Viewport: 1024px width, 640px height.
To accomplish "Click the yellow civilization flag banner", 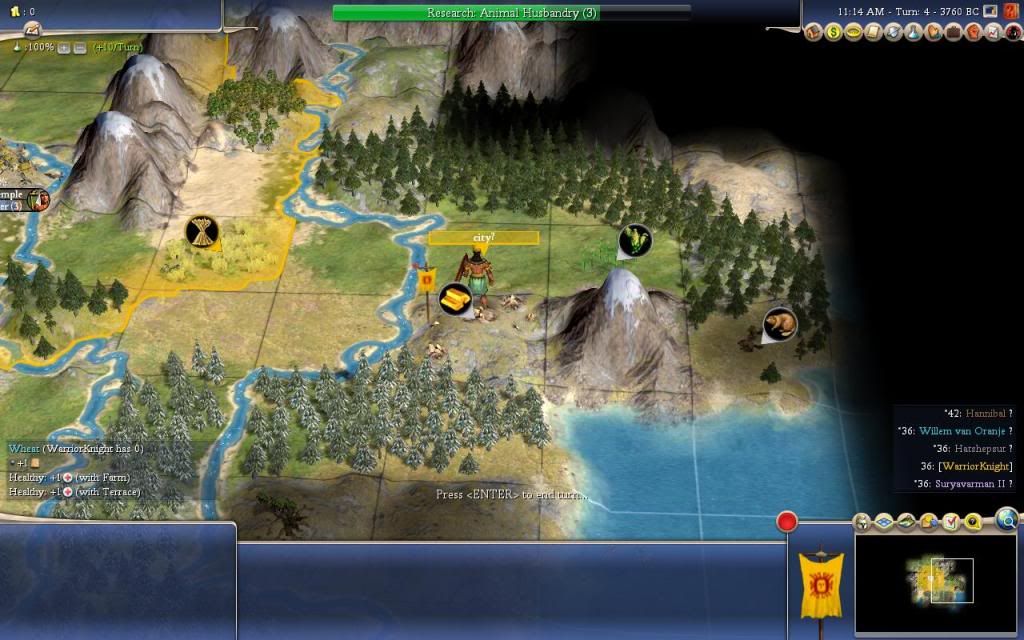I will click(x=820, y=584).
